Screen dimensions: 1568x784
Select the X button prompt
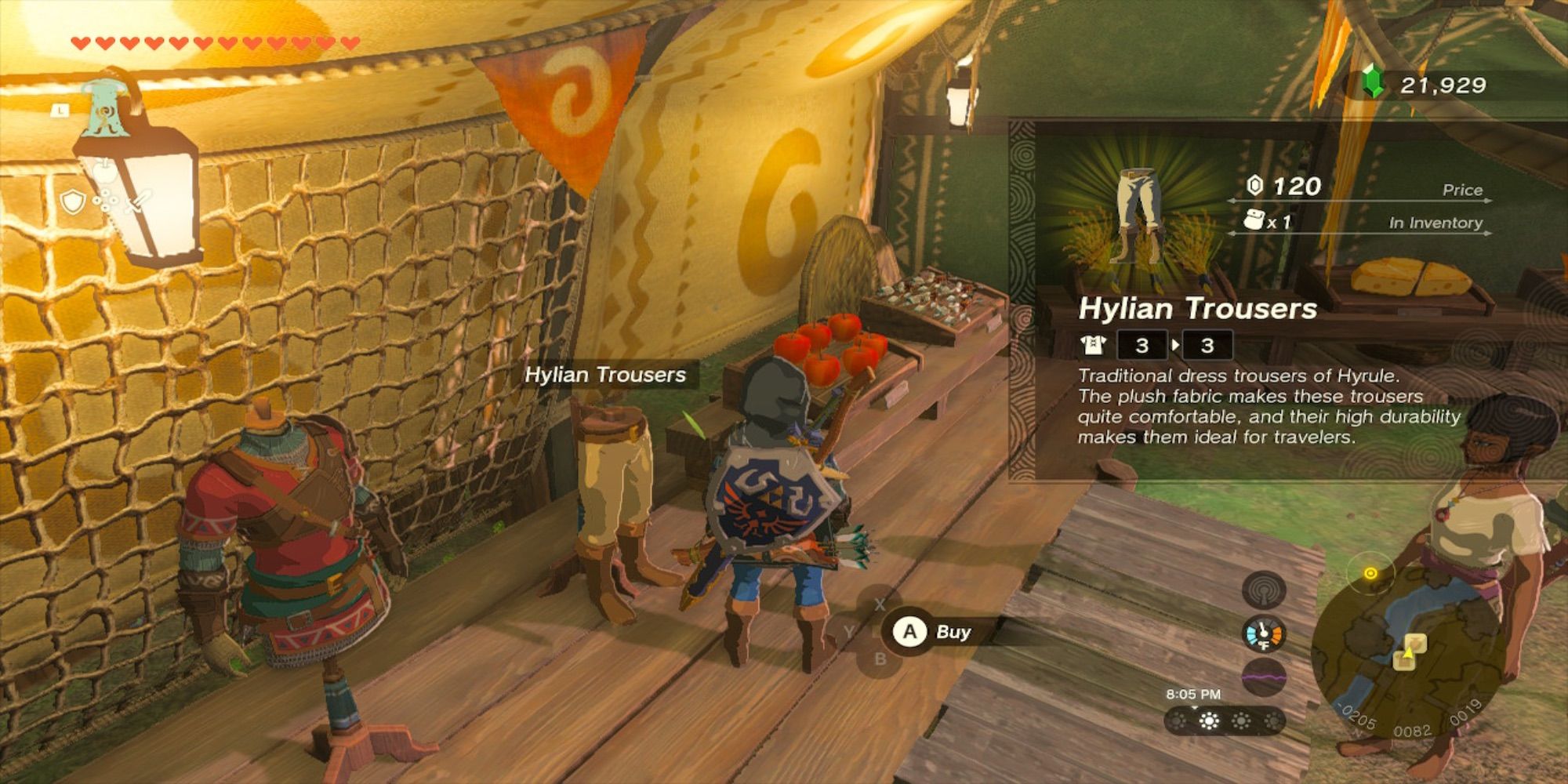pyautogui.click(x=880, y=604)
